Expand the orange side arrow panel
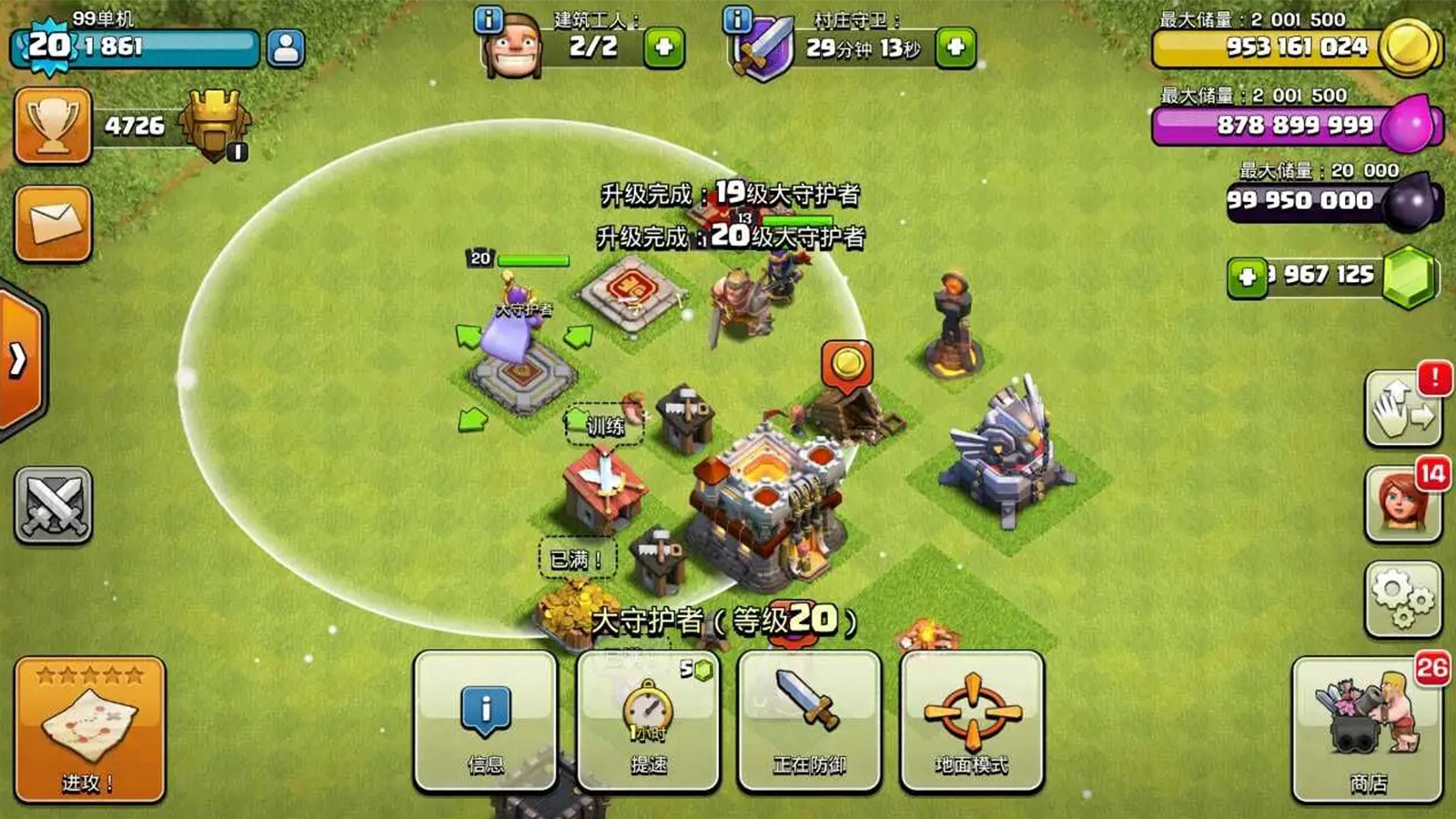 20,361
